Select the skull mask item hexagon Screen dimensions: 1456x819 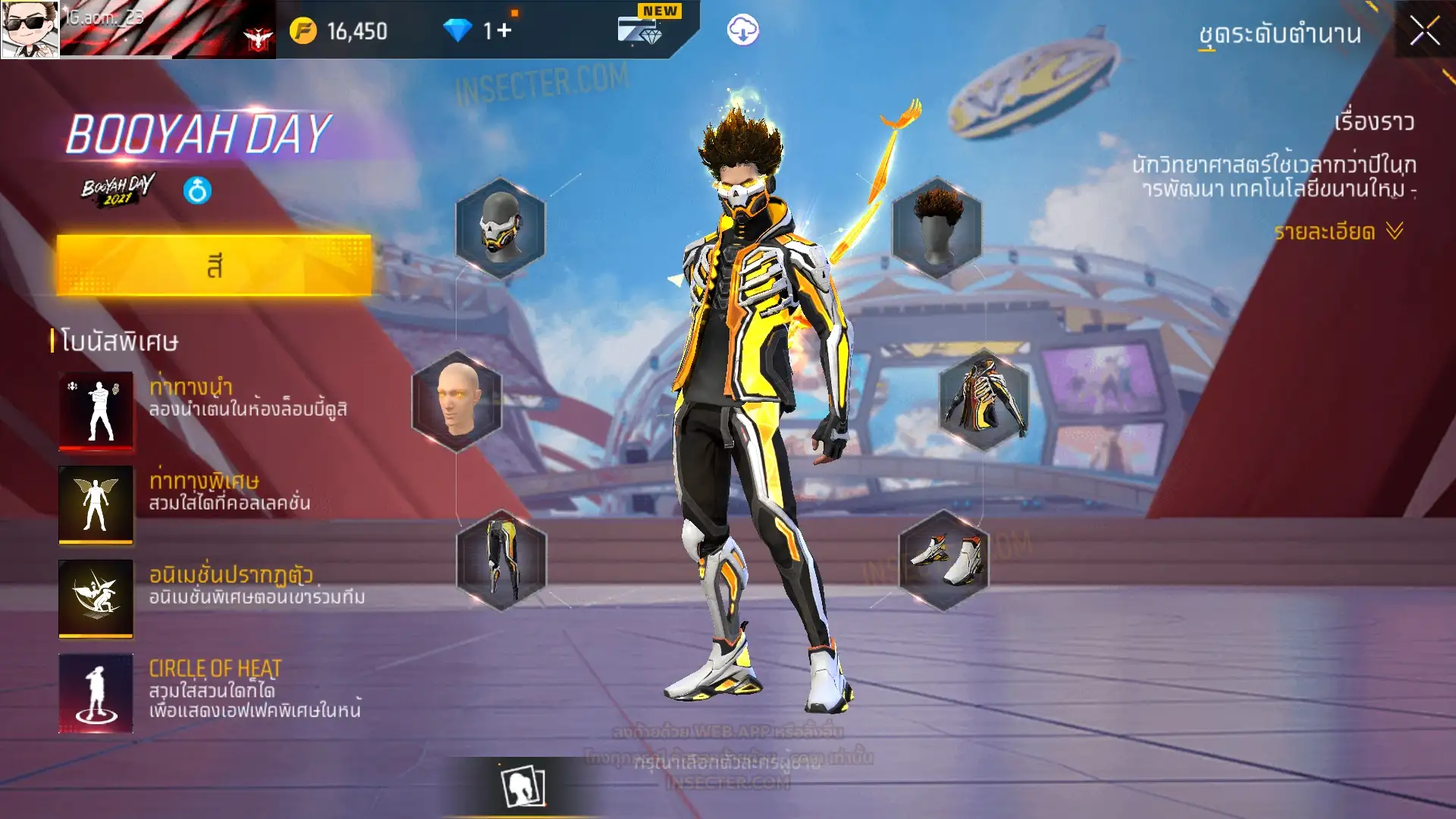(x=500, y=227)
